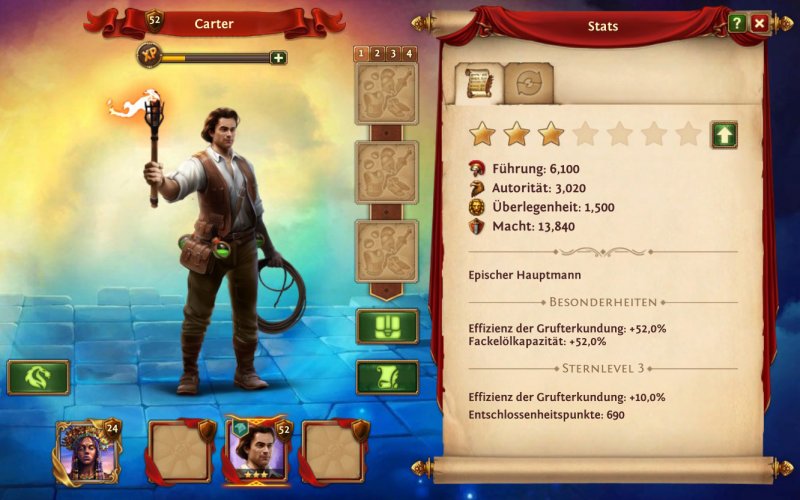
Task: Select equipment preset 2
Action: tap(378, 54)
